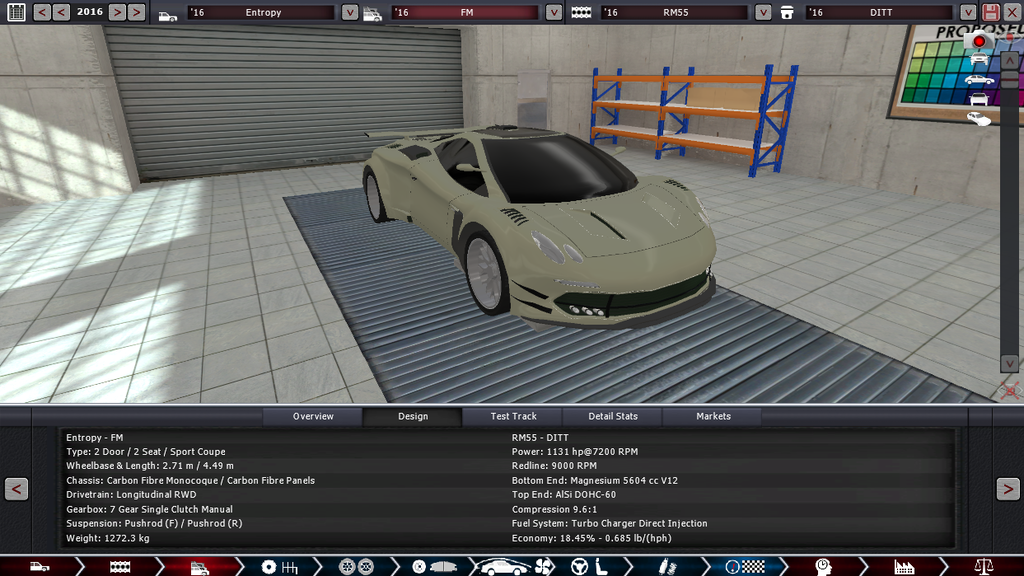
Task: Expand the DITT engine variant dropdown
Action: 967,12
